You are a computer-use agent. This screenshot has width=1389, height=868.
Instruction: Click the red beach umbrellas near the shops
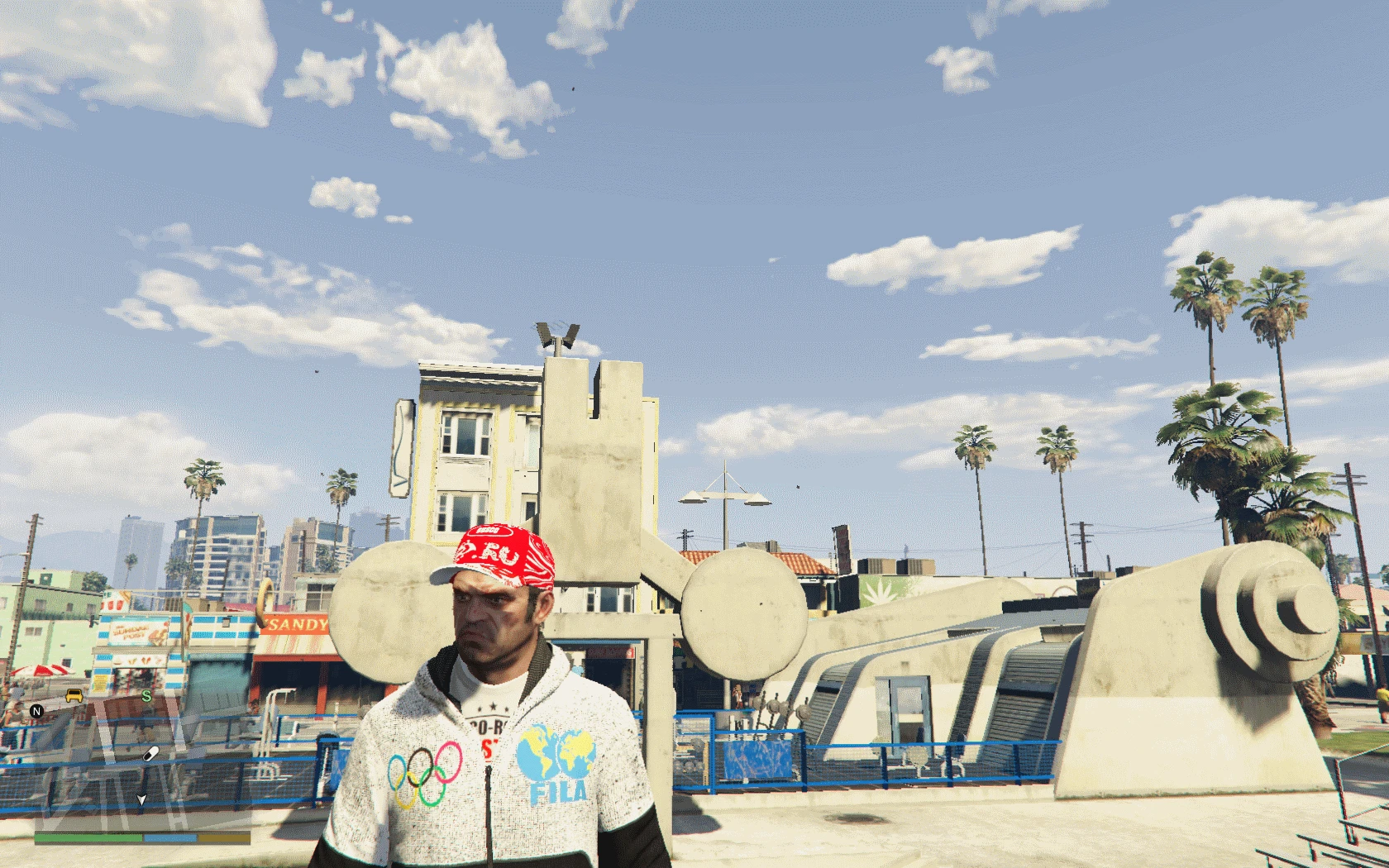tap(40, 671)
